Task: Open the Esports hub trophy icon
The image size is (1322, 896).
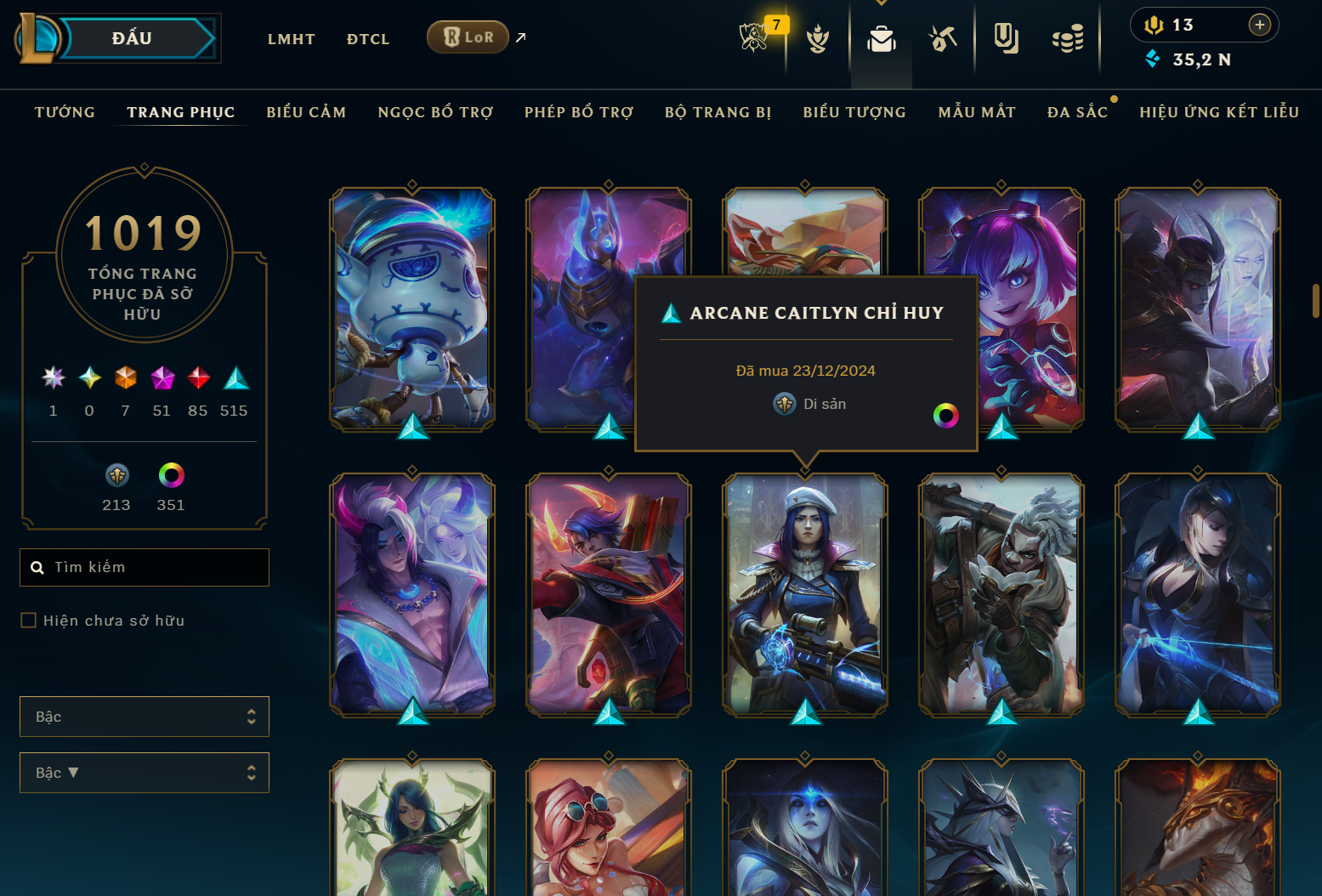Action: (x=753, y=38)
